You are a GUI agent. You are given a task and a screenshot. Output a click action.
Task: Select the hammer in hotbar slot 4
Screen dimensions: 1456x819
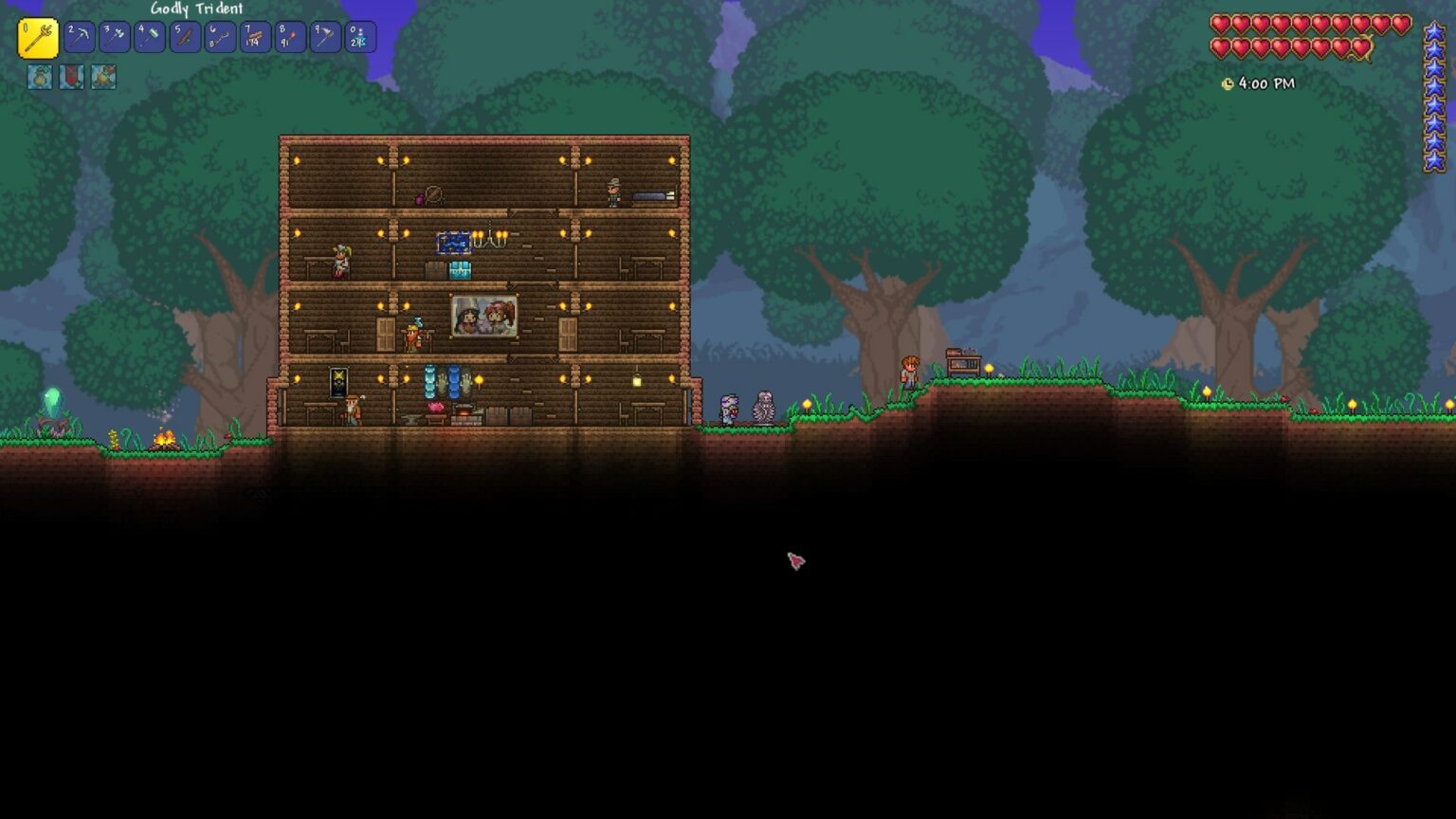pyautogui.click(x=148, y=37)
